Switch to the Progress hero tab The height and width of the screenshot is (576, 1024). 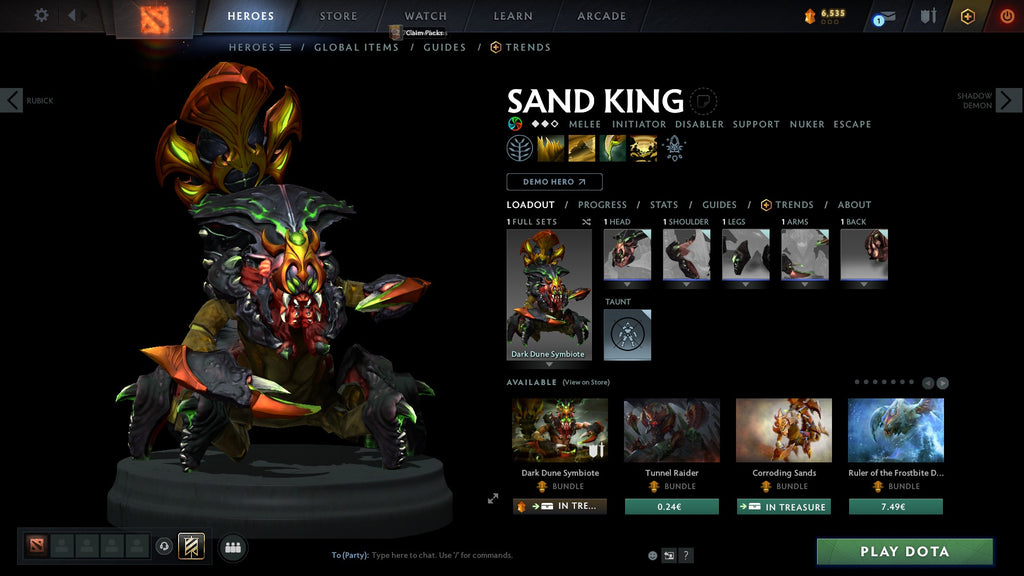(602, 205)
